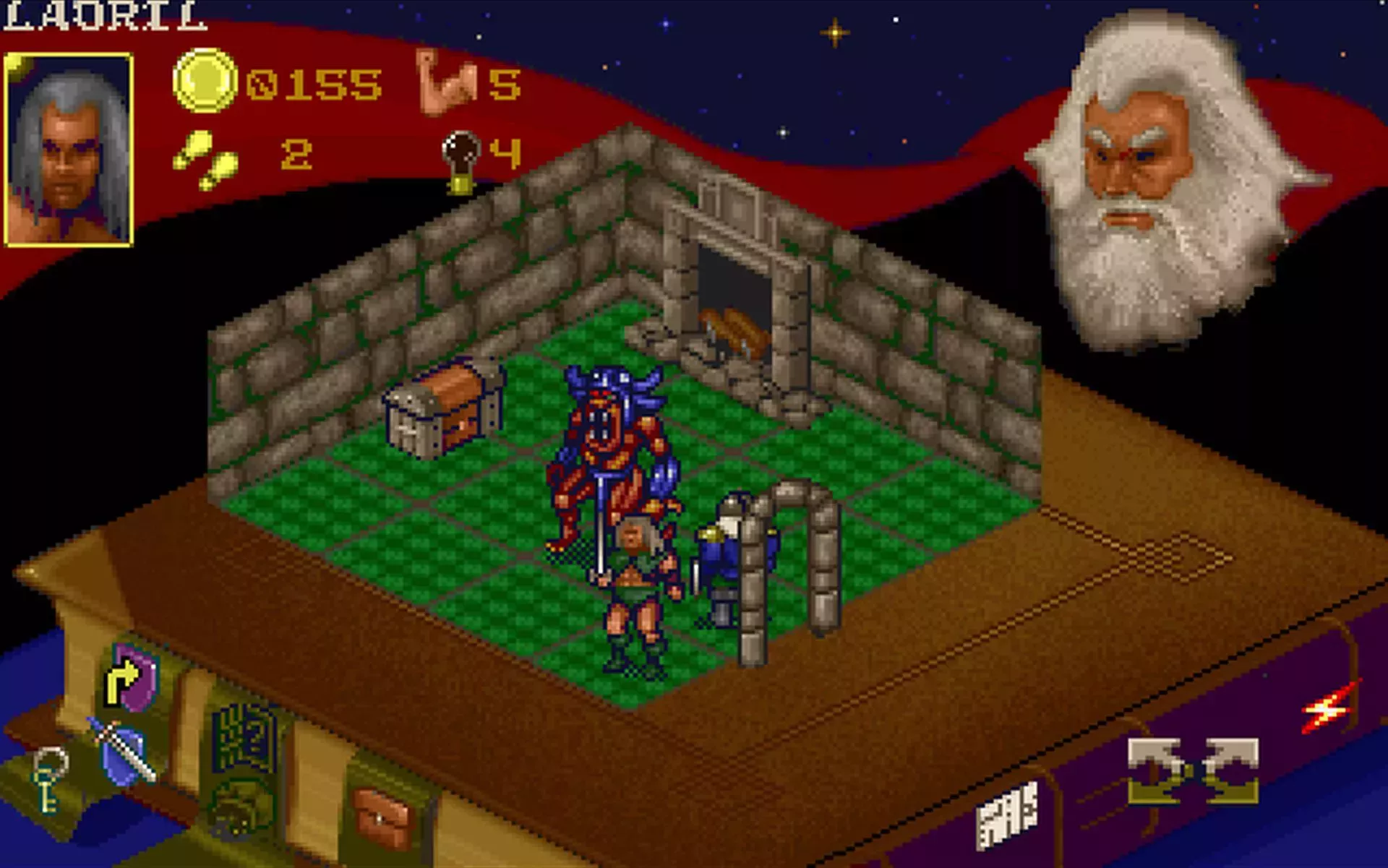Toggle the gold coin purse counter display
Screen dimensions: 1388x868
click(x=206, y=80)
